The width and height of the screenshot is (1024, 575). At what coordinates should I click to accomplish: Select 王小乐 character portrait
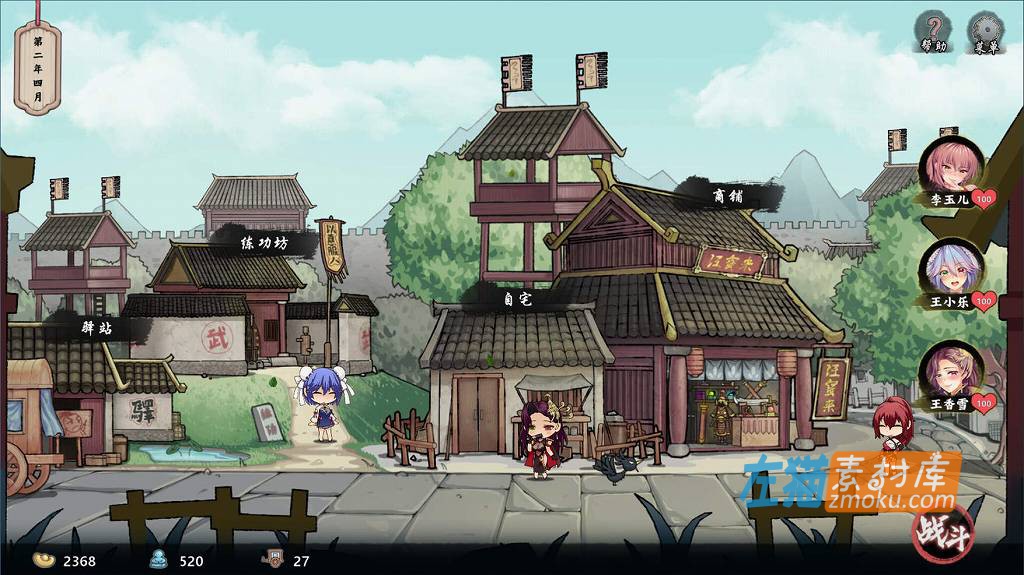tap(951, 267)
